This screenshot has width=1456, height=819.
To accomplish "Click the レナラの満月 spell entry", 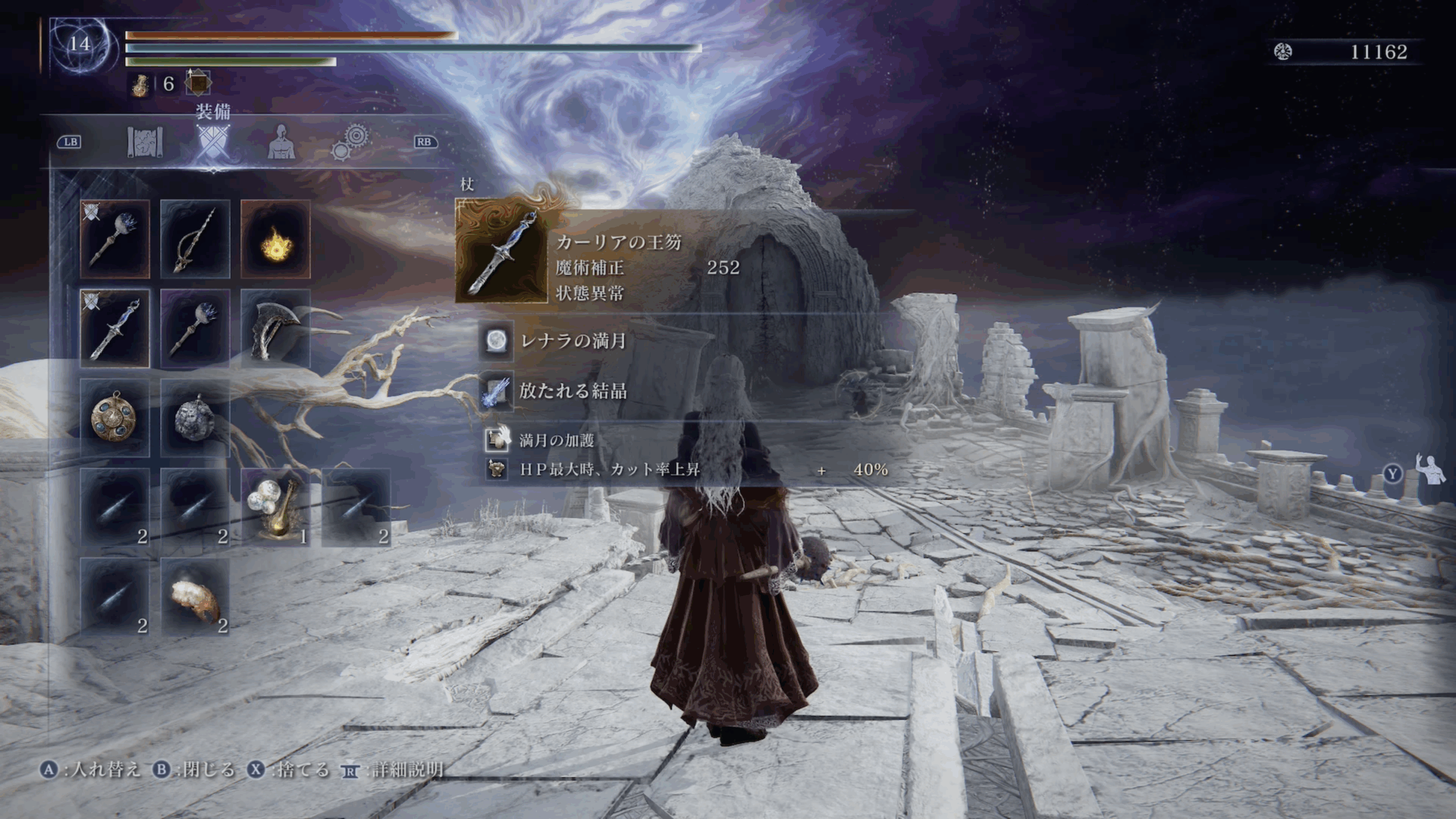I will pyautogui.click(x=572, y=341).
